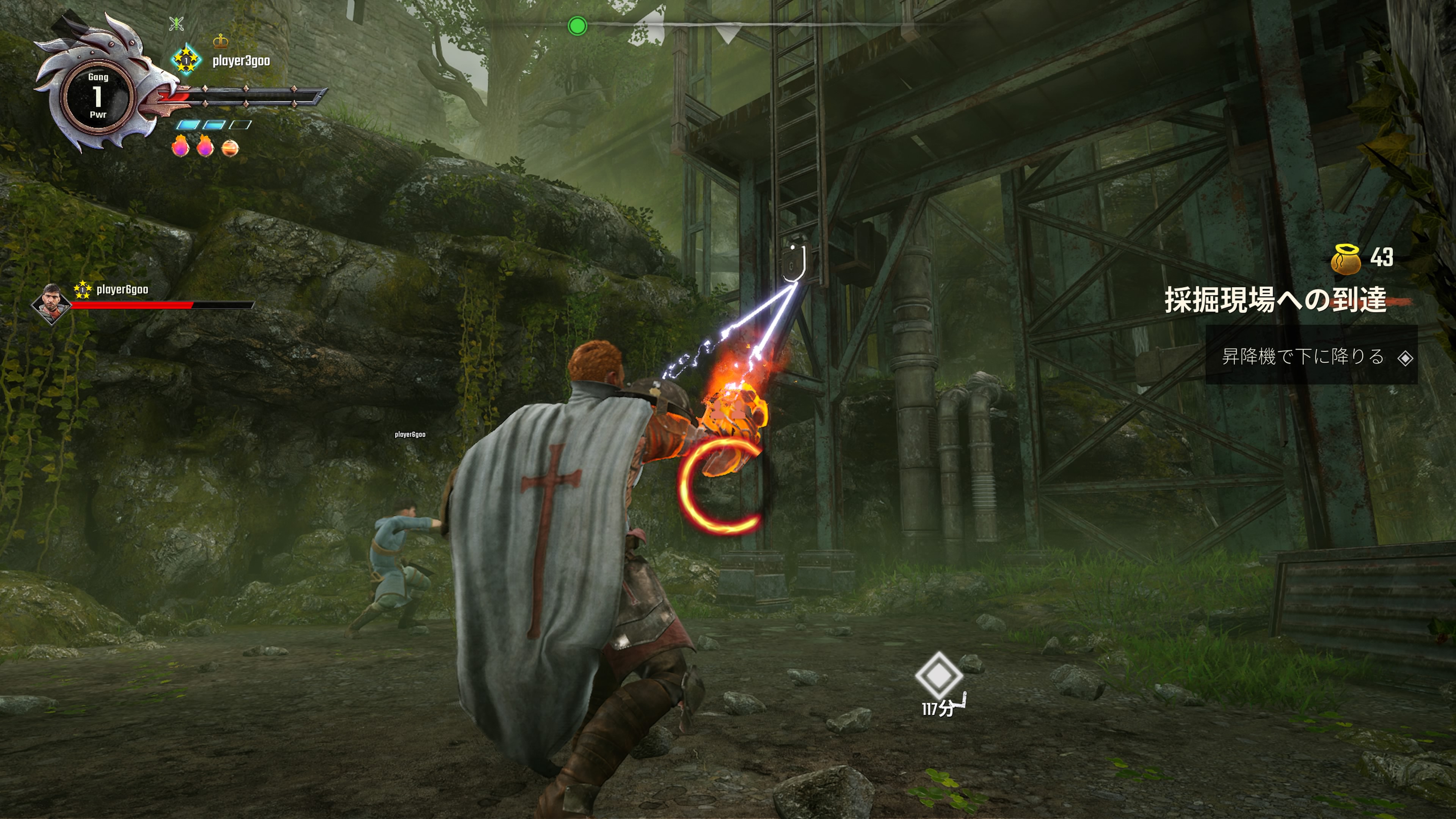Click the crossed swords buff icon
This screenshot has width=1456, height=819.
point(176,24)
